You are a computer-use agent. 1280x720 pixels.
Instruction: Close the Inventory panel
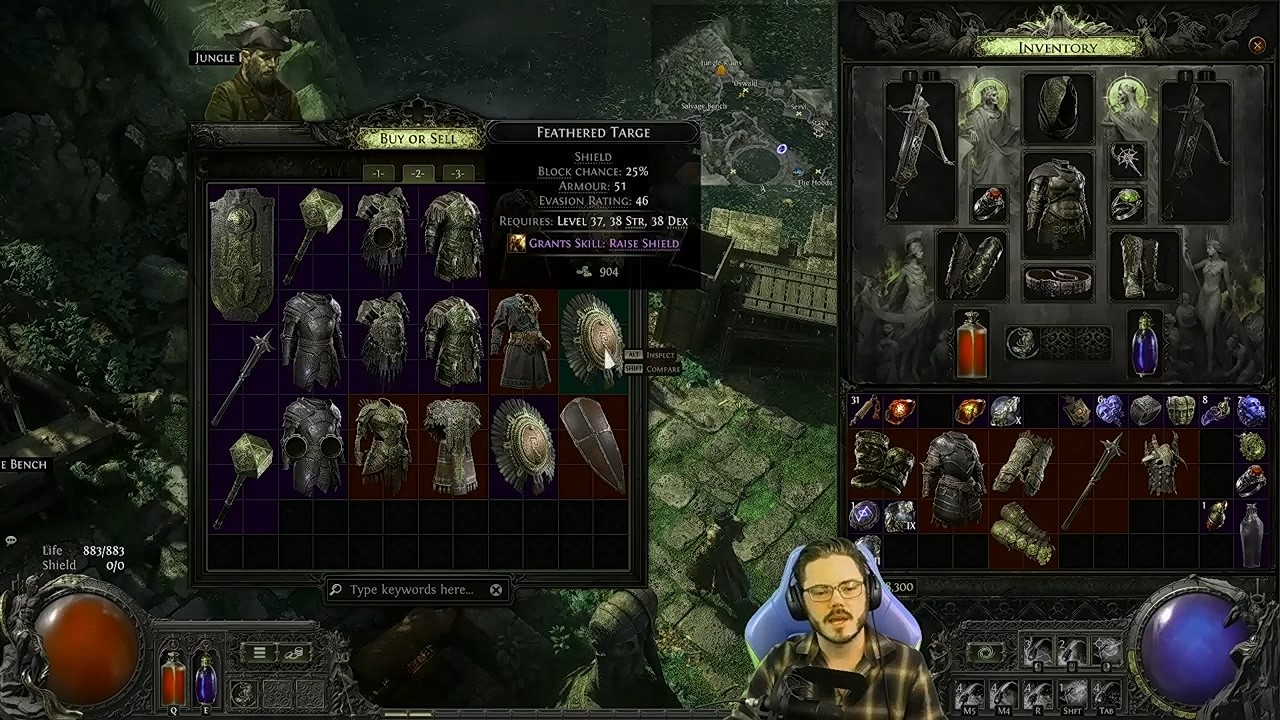point(1257,45)
